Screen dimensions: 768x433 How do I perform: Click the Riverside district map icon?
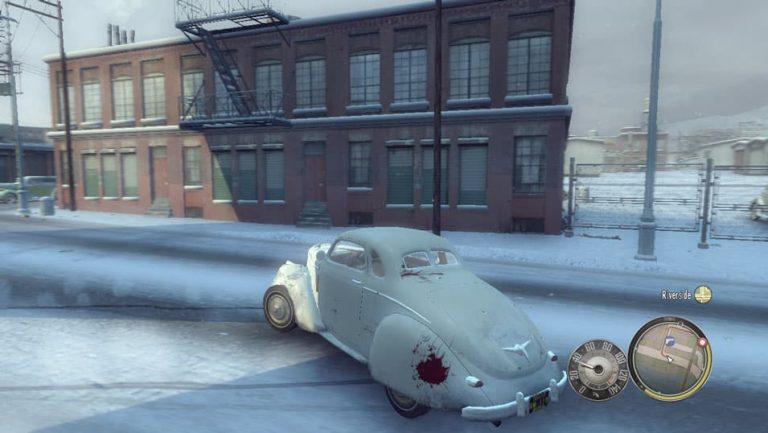click(x=703, y=294)
